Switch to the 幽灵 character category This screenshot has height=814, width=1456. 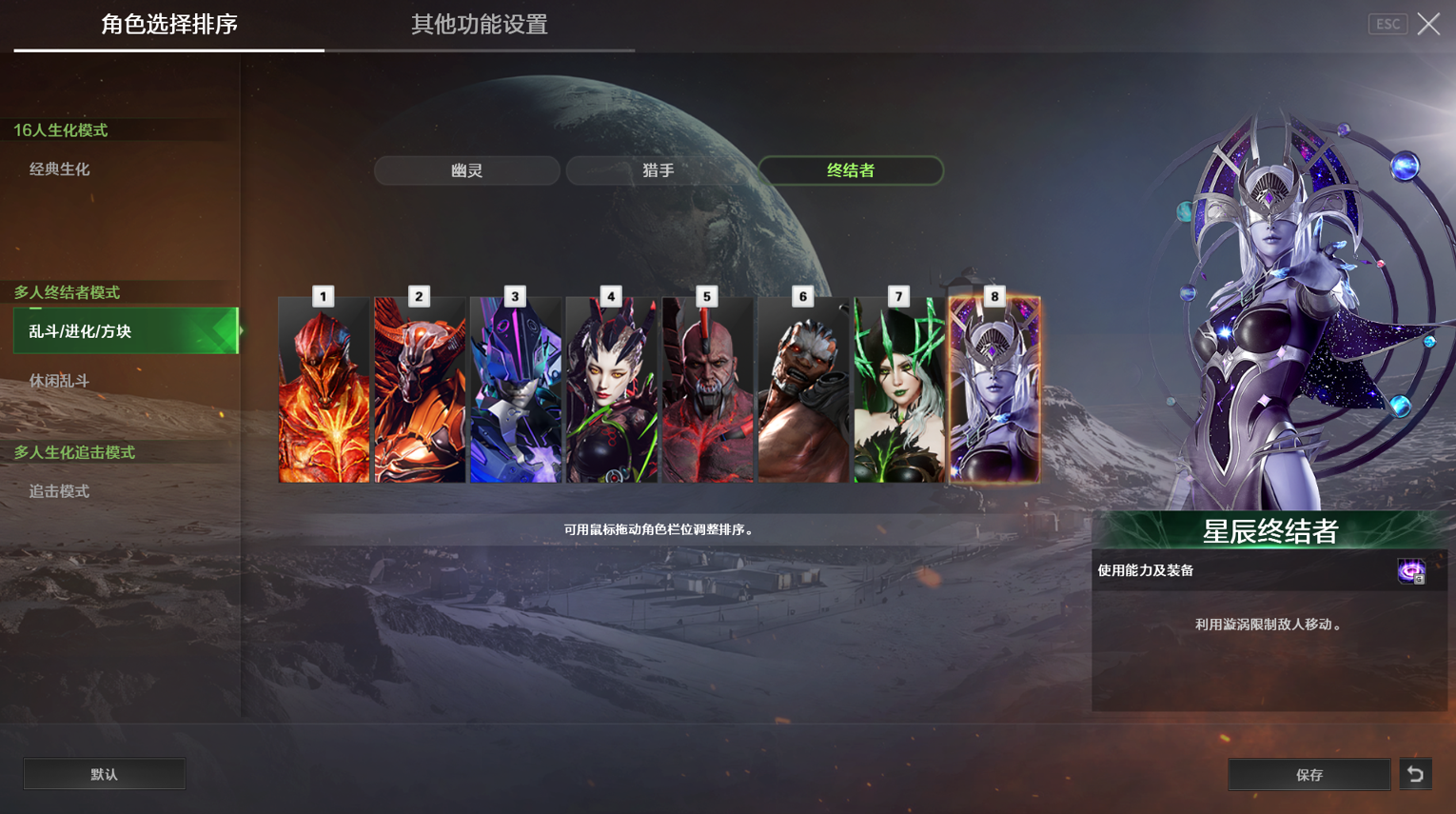(x=466, y=170)
